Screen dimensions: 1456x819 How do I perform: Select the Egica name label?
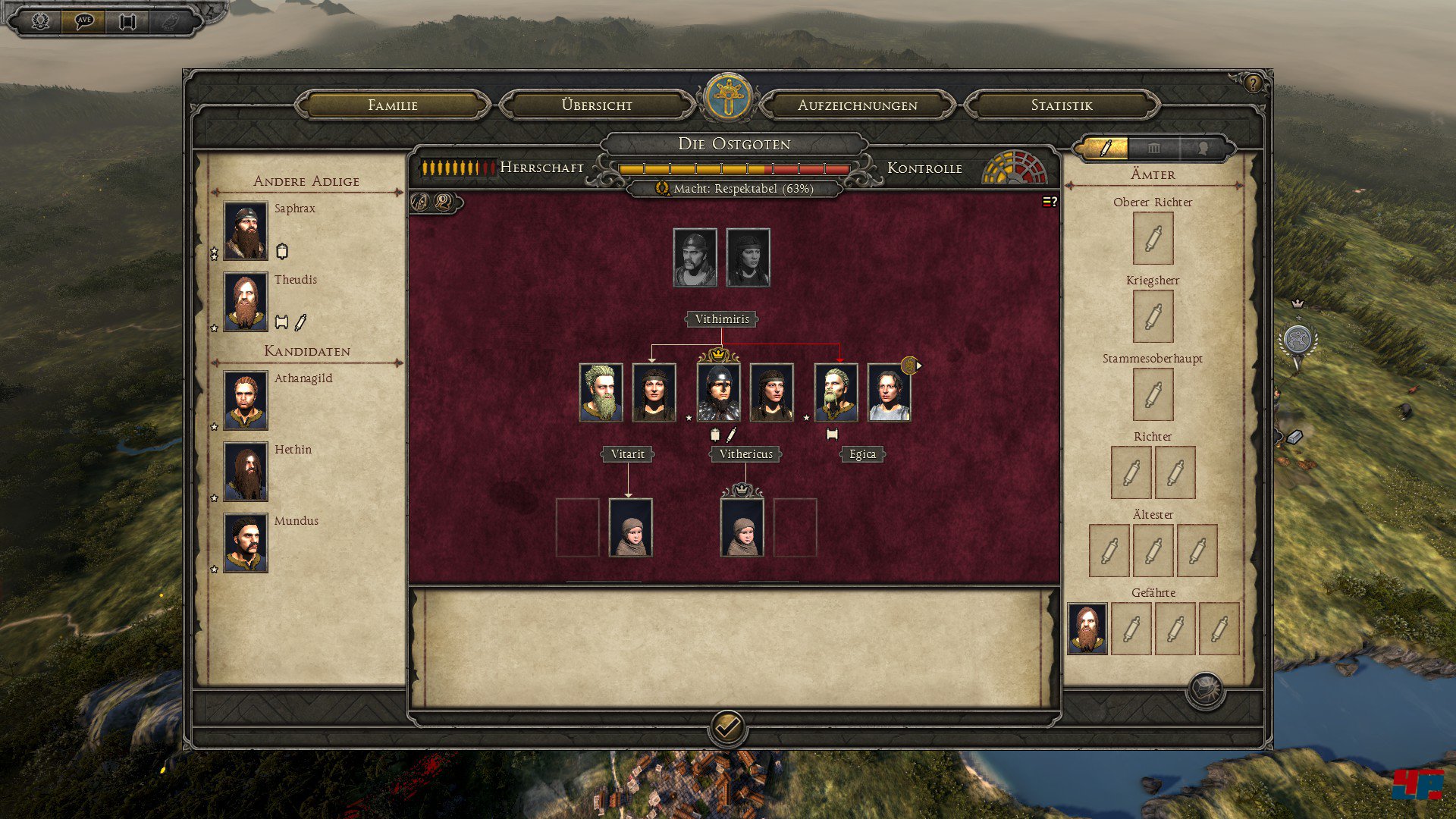(862, 454)
